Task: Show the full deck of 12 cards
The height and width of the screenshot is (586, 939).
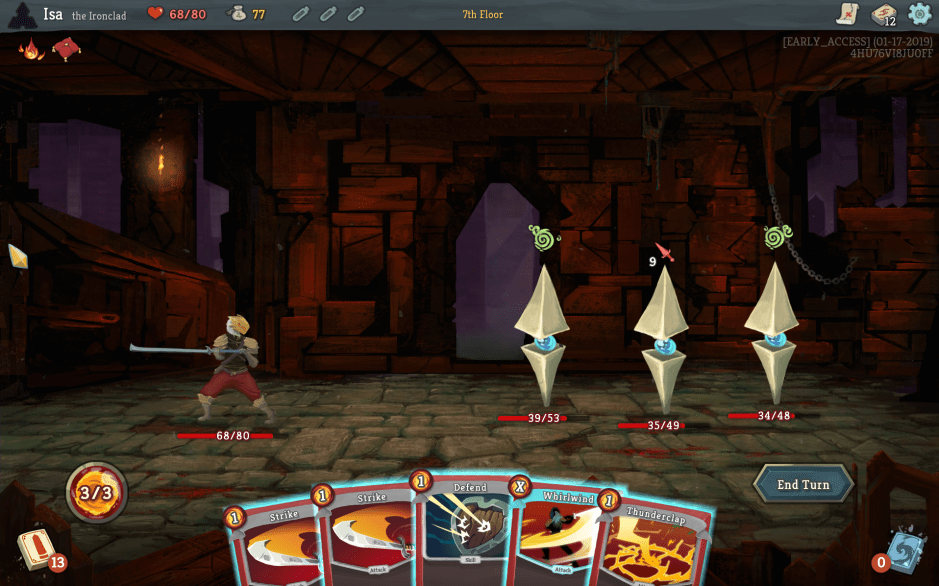Action: (x=883, y=14)
